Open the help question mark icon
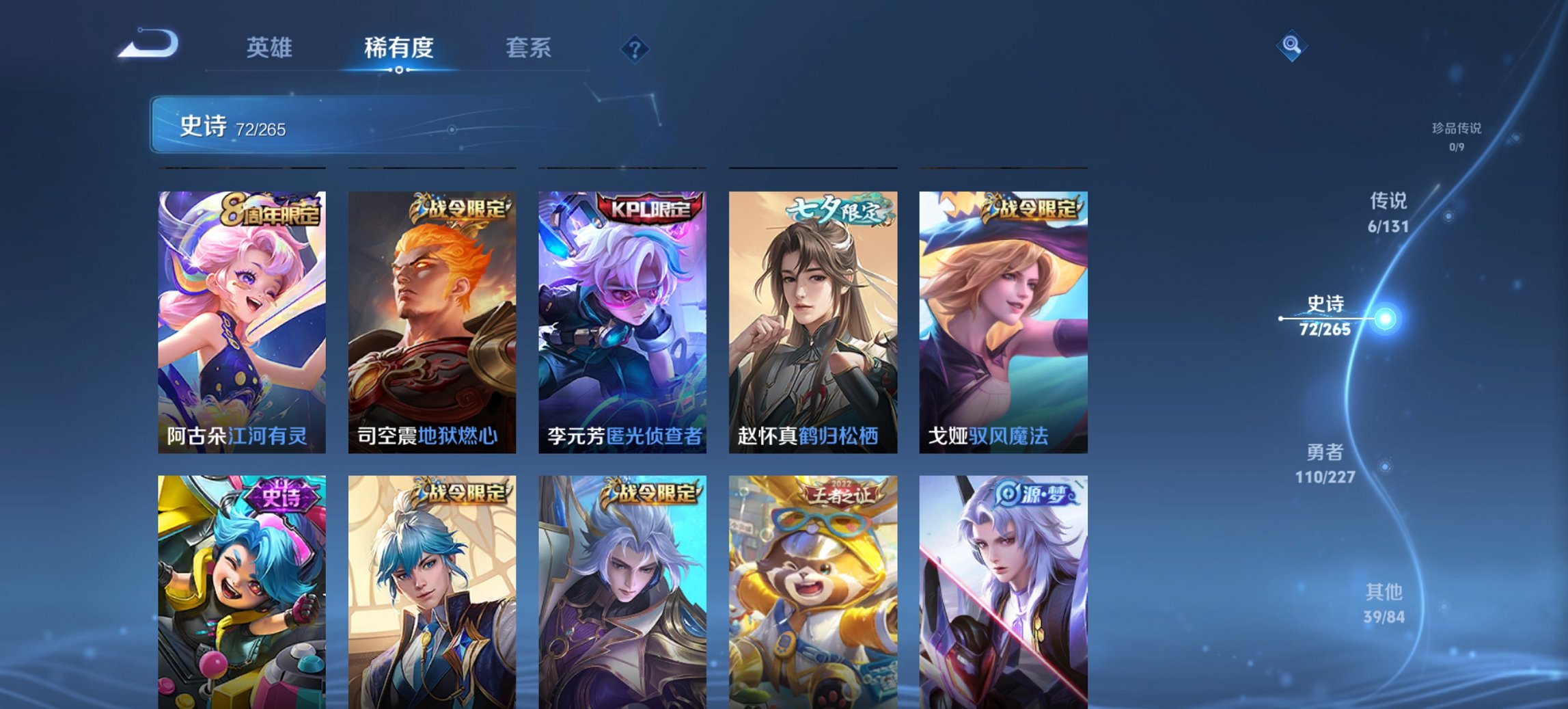Image resolution: width=1568 pixels, height=709 pixels. pos(635,48)
